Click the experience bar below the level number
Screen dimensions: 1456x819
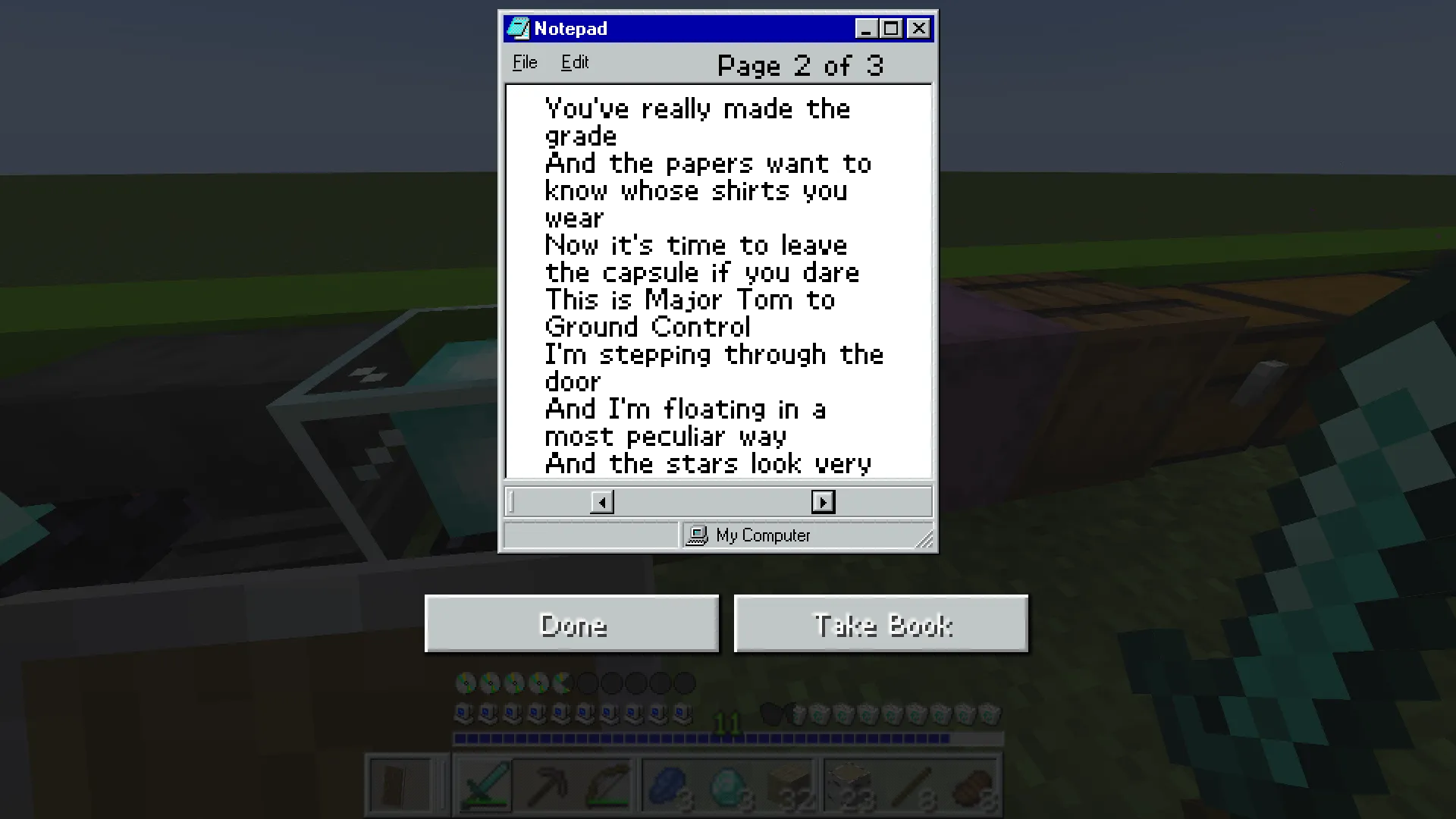point(728,736)
